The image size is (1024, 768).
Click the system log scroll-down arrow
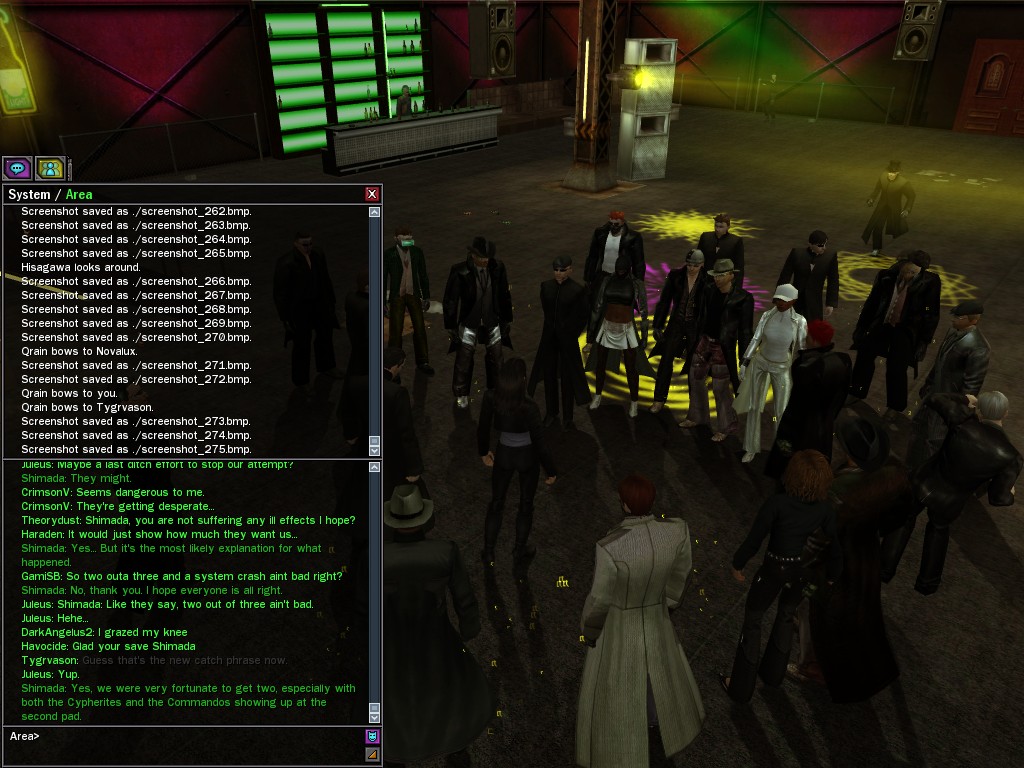(375, 451)
